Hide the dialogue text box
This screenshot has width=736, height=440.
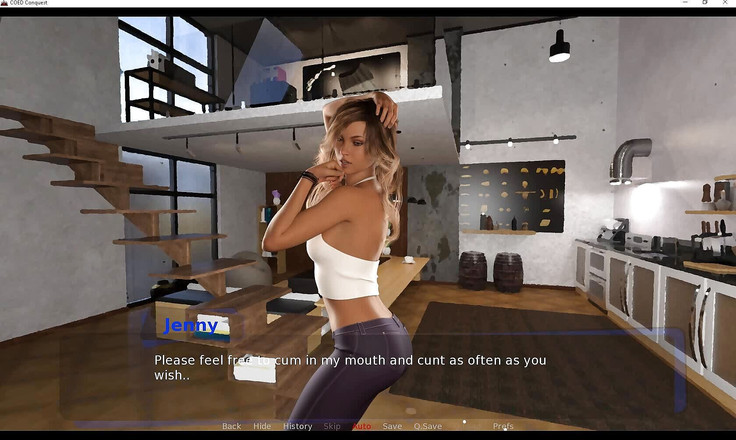point(262,426)
